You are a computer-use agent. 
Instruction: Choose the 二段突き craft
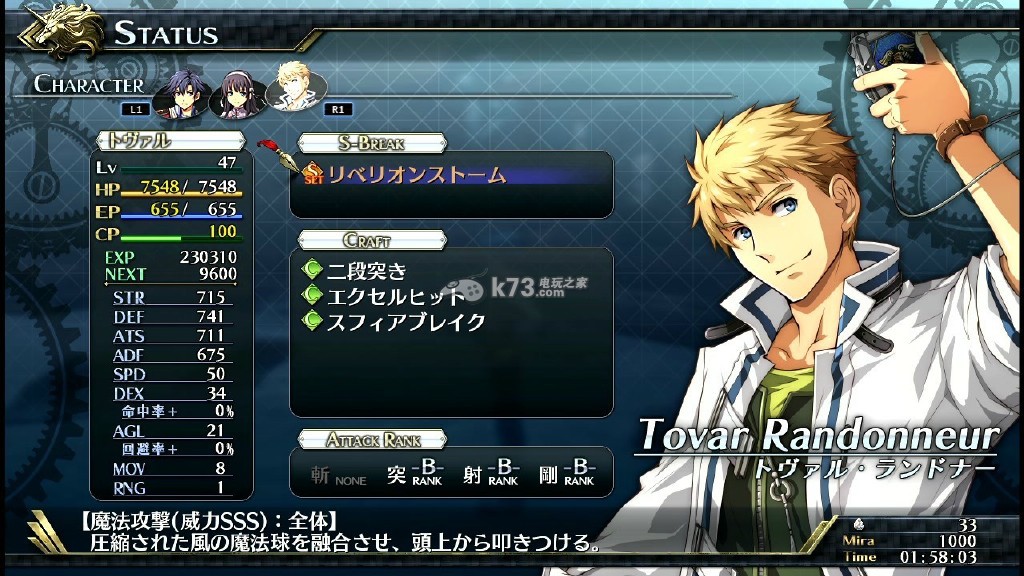[367, 270]
